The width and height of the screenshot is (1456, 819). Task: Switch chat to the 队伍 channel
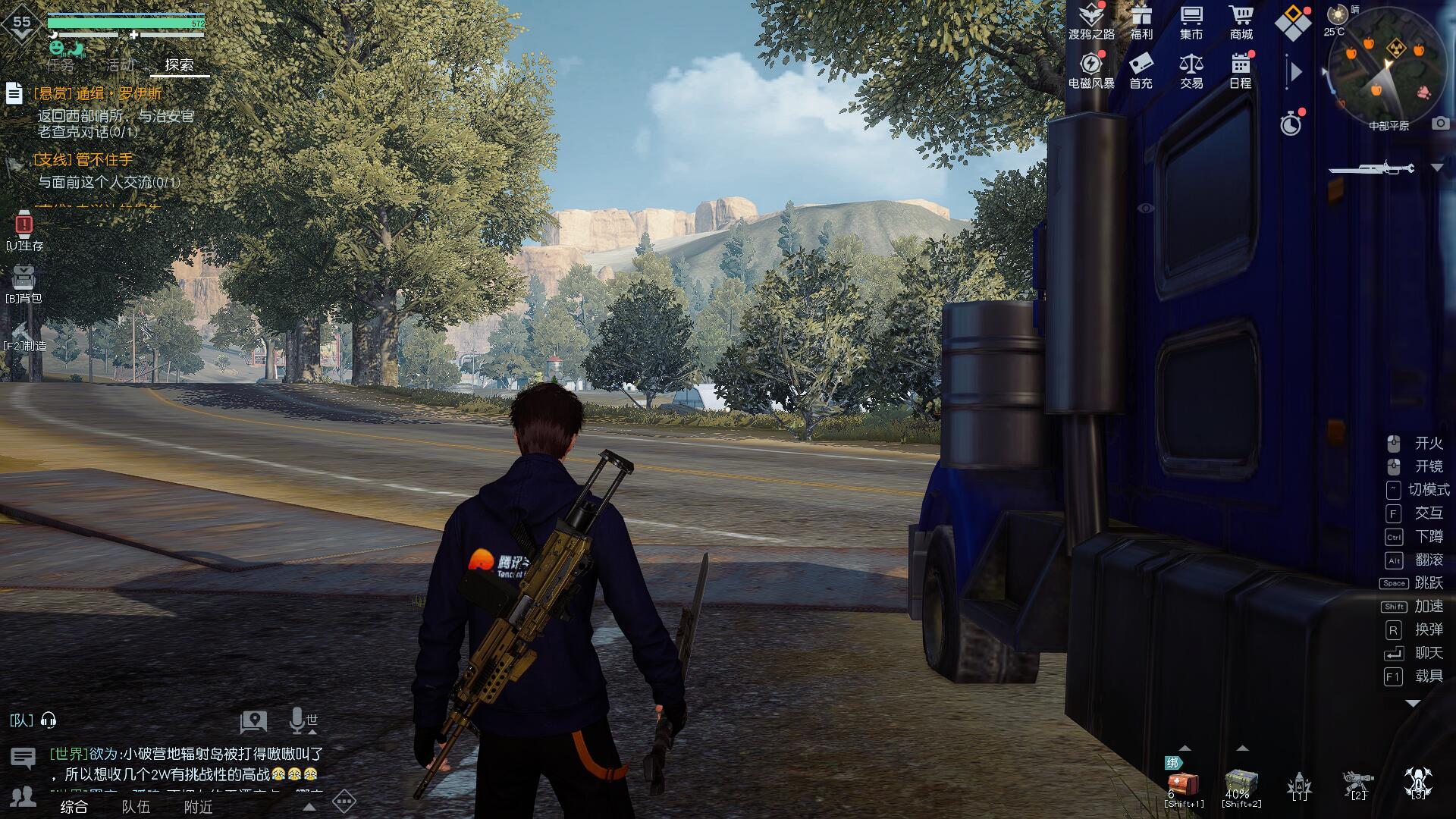[136, 807]
